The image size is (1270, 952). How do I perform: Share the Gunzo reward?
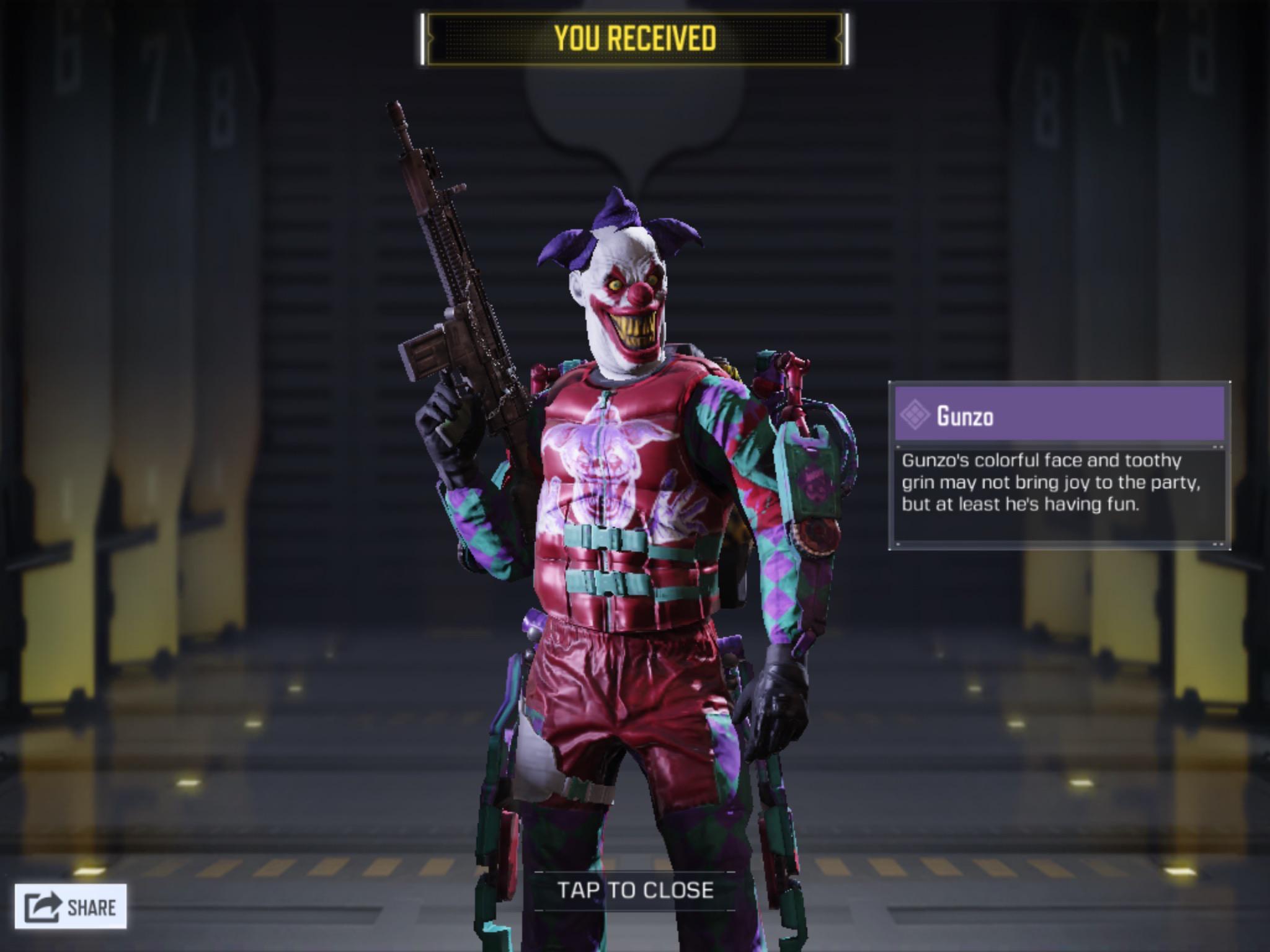tap(71, 907)
